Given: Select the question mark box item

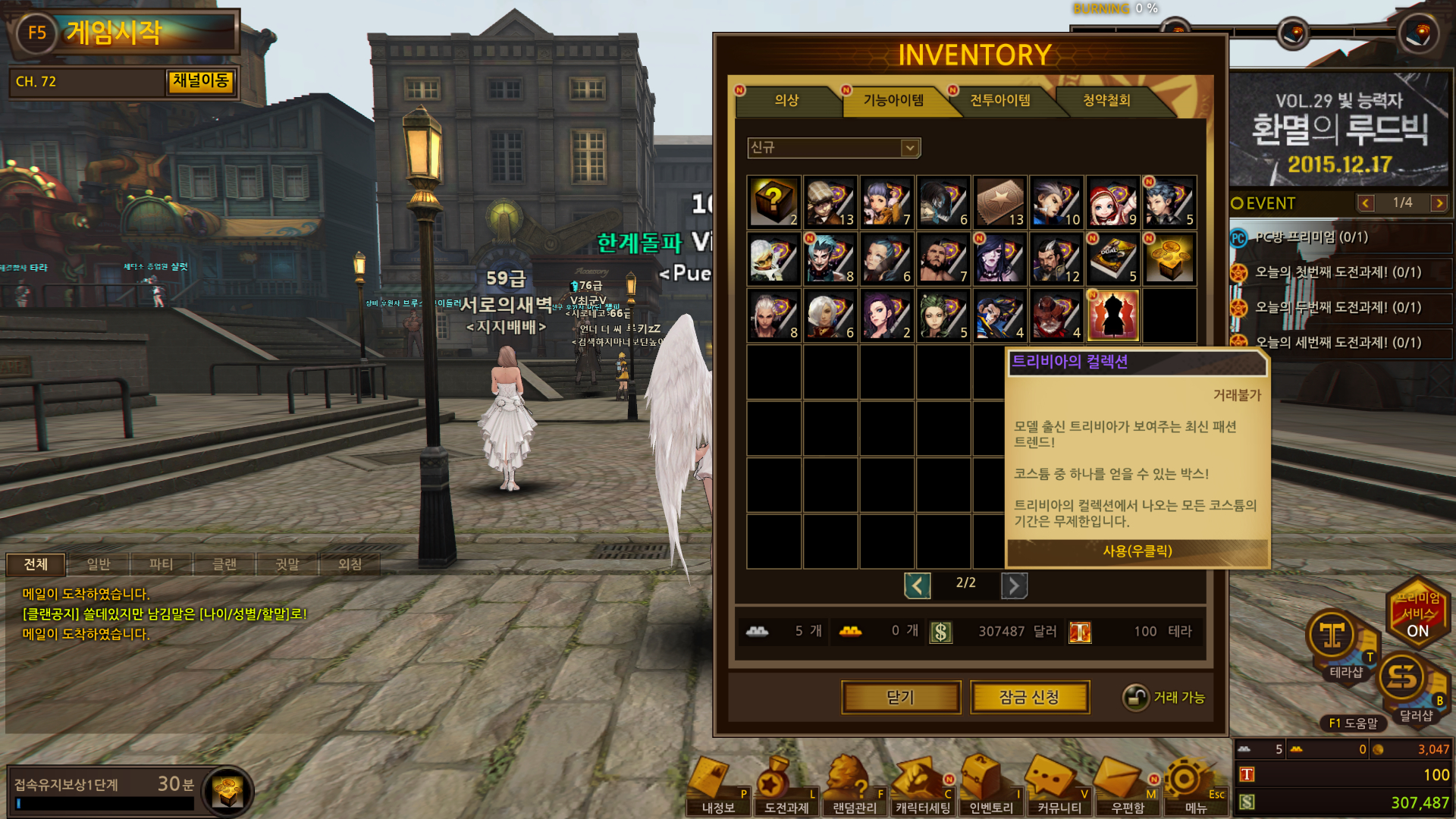Looking at the screenshot, I should (773, 202).
